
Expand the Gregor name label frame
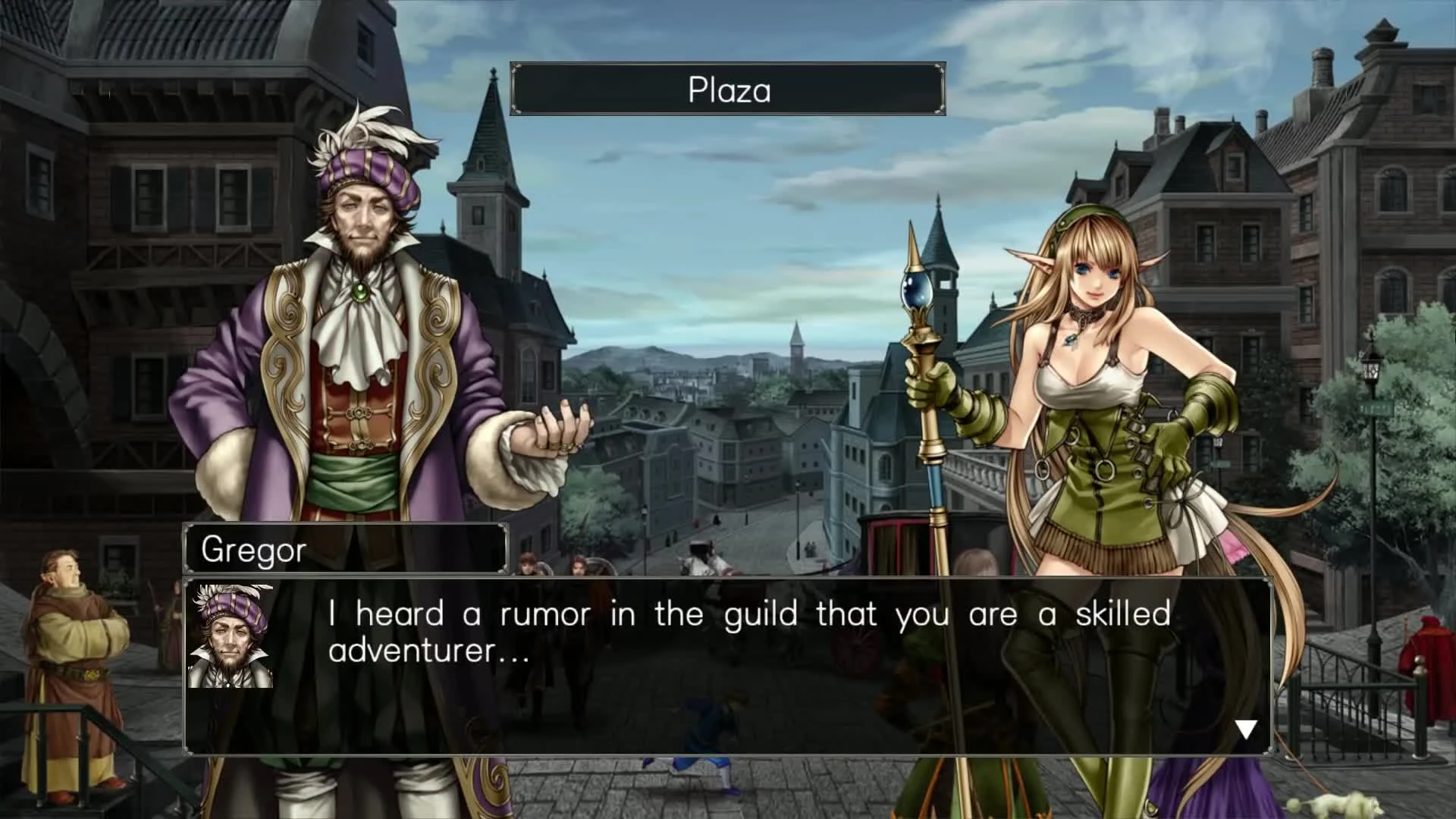345,550
